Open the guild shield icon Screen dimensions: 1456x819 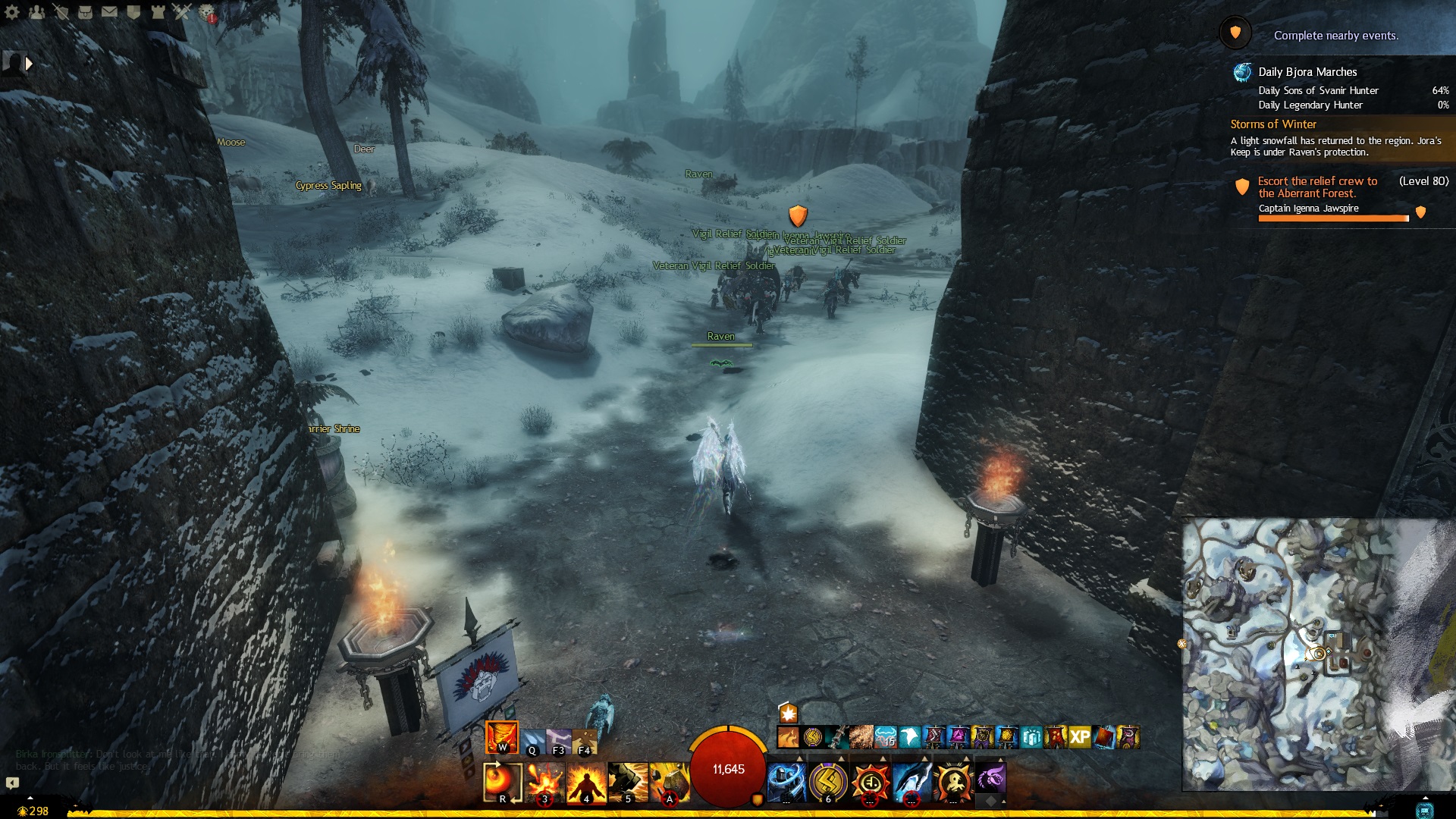click(x=133, y=12)
